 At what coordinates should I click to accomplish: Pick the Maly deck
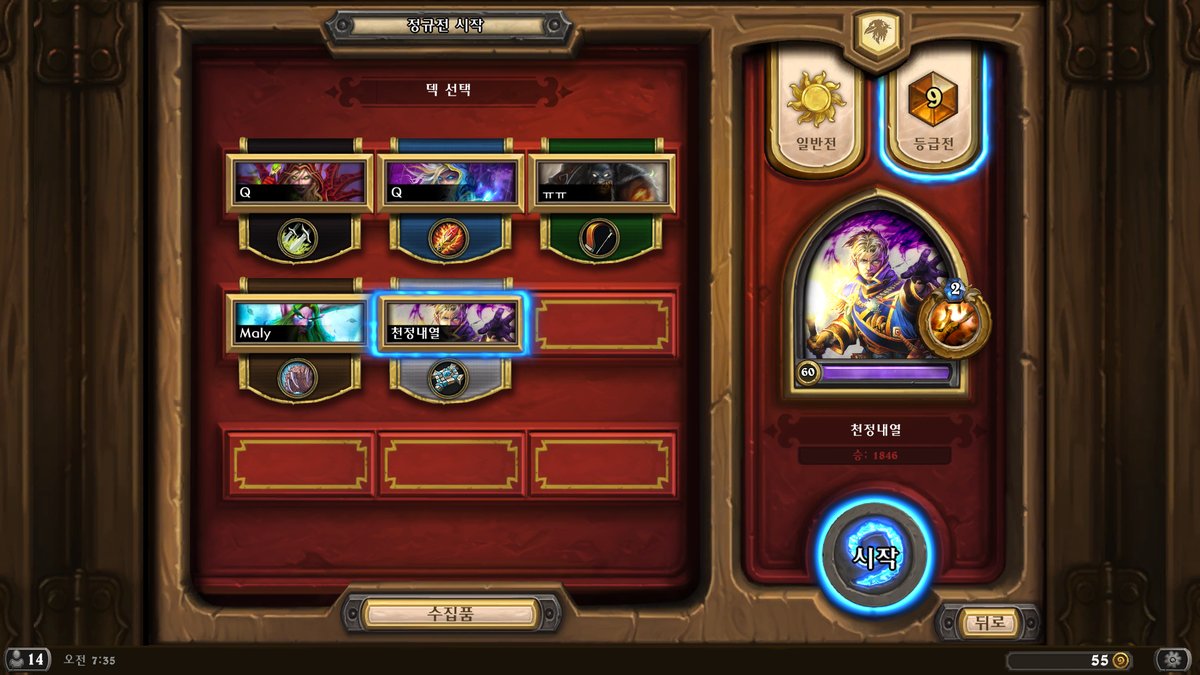point(298,323)
